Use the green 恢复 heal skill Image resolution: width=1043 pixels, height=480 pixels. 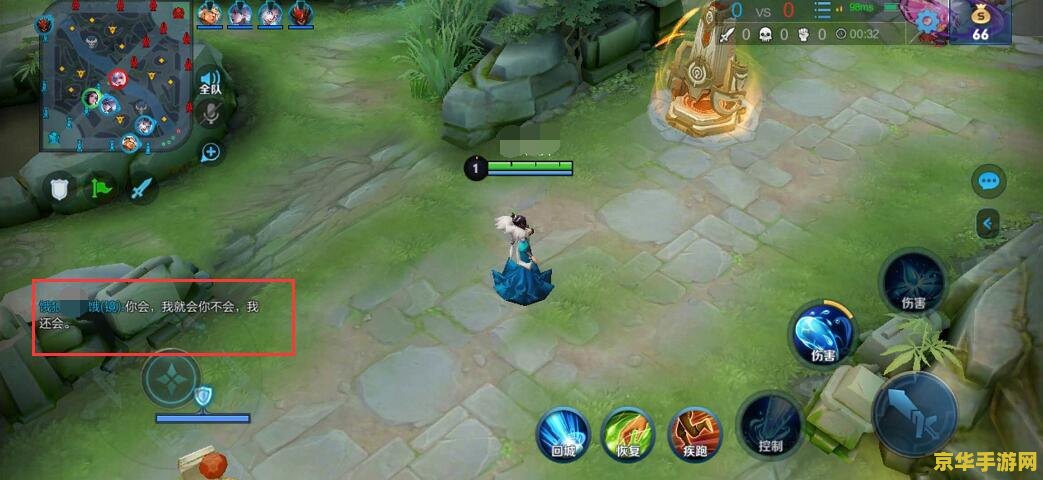627,433
